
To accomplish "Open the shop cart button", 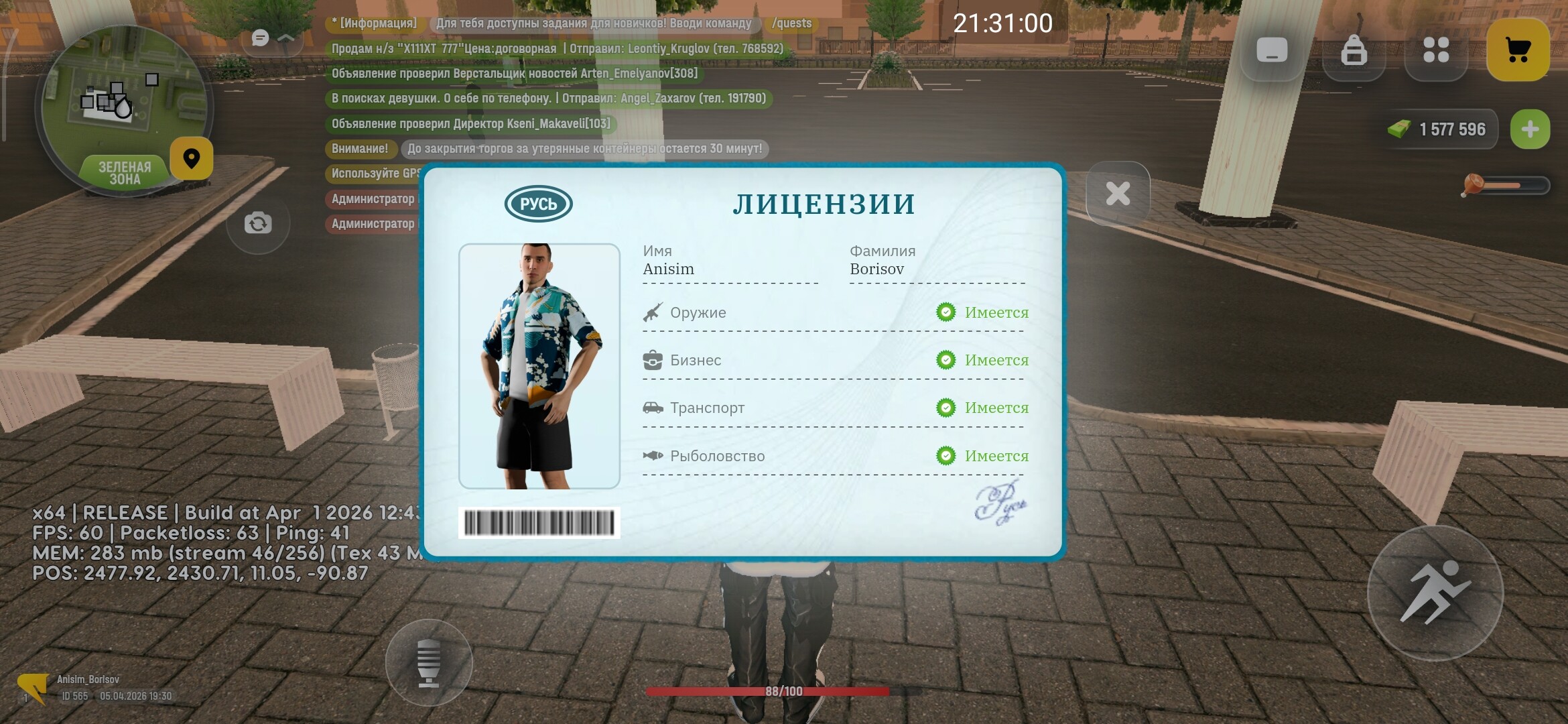I will coord(1518,50).
